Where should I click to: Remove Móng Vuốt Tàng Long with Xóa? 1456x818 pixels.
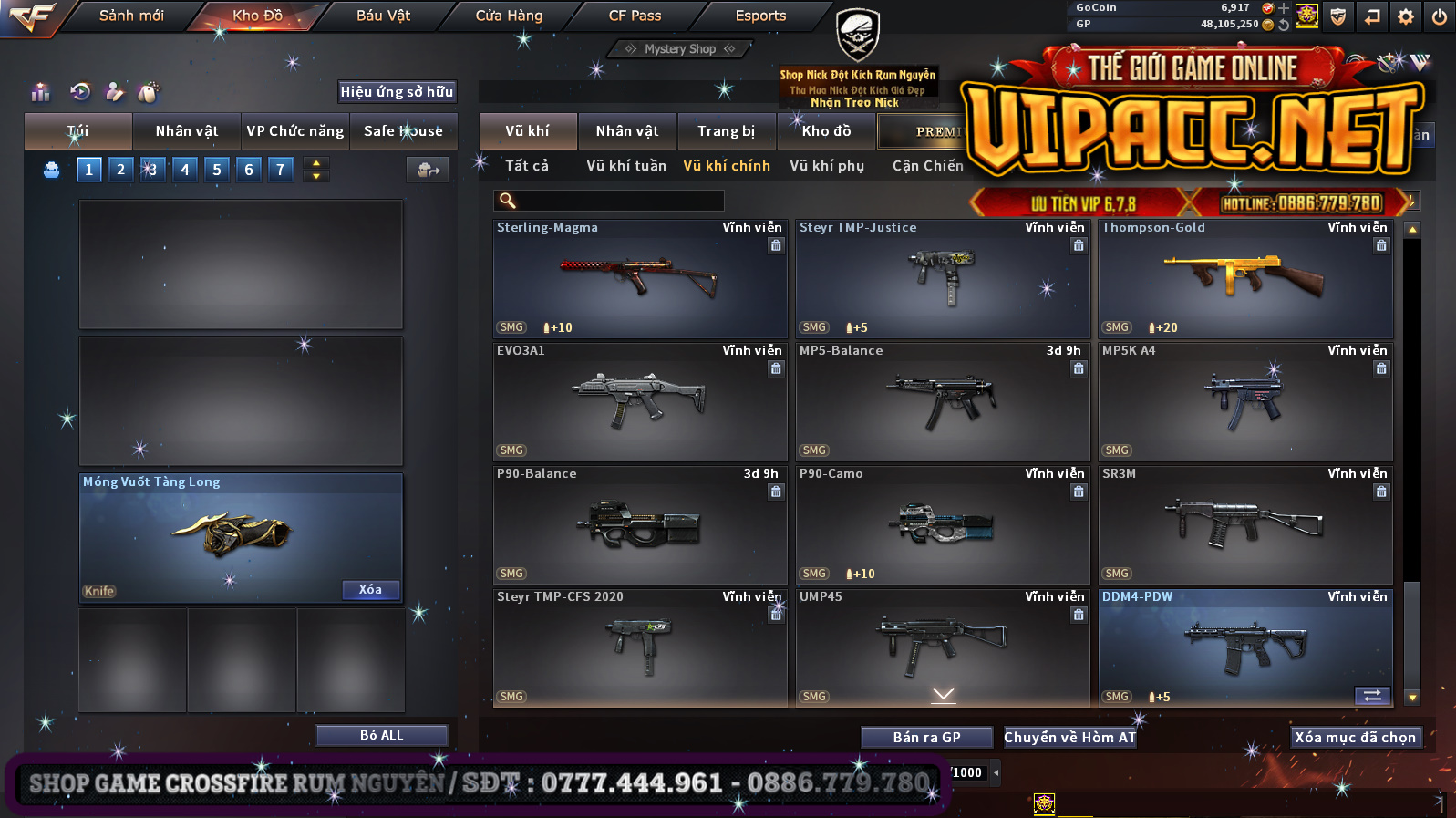coord(370,590)
